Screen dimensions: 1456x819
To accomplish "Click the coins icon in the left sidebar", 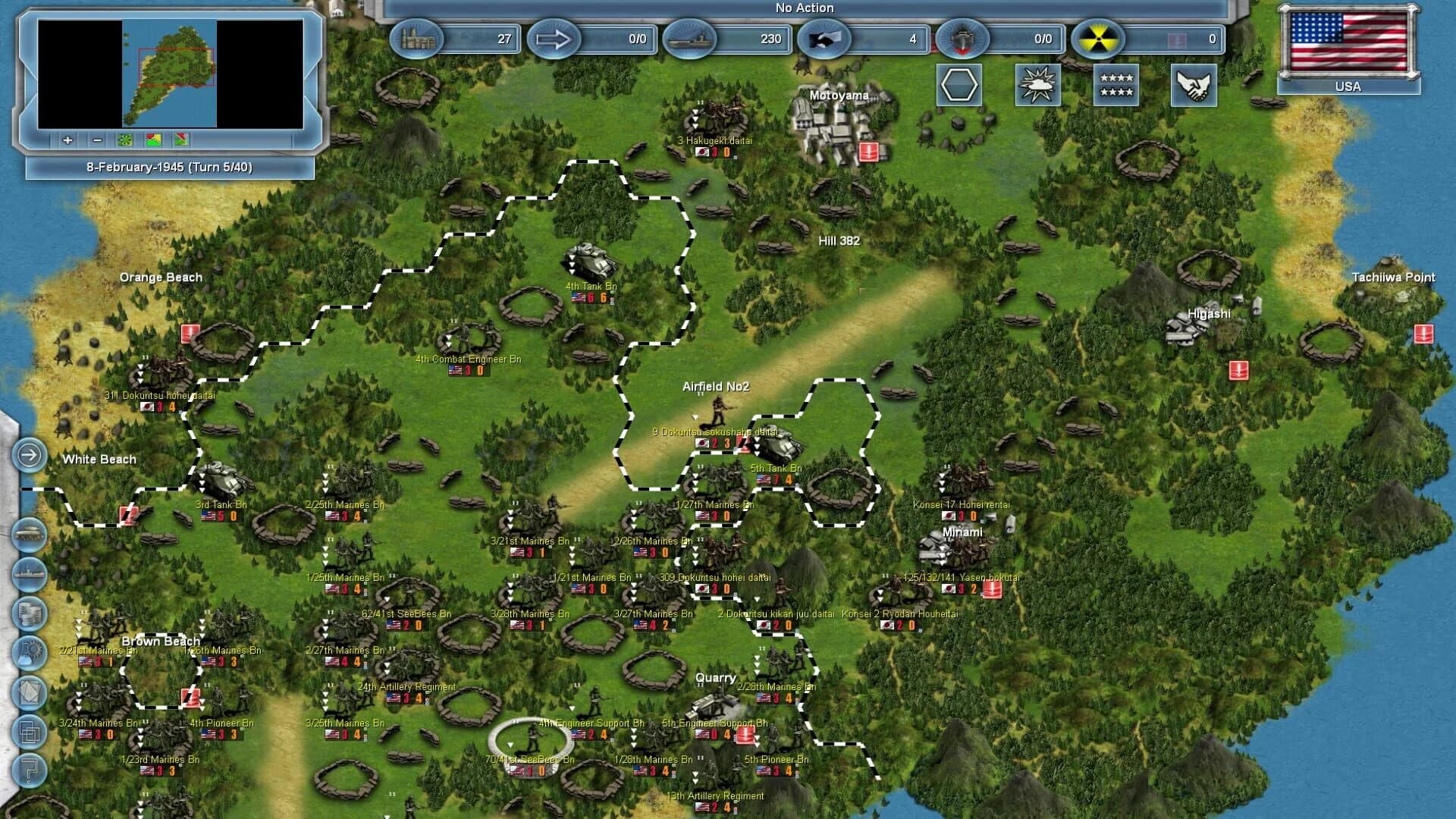I will pyautogui.click(x=29, y=614).
